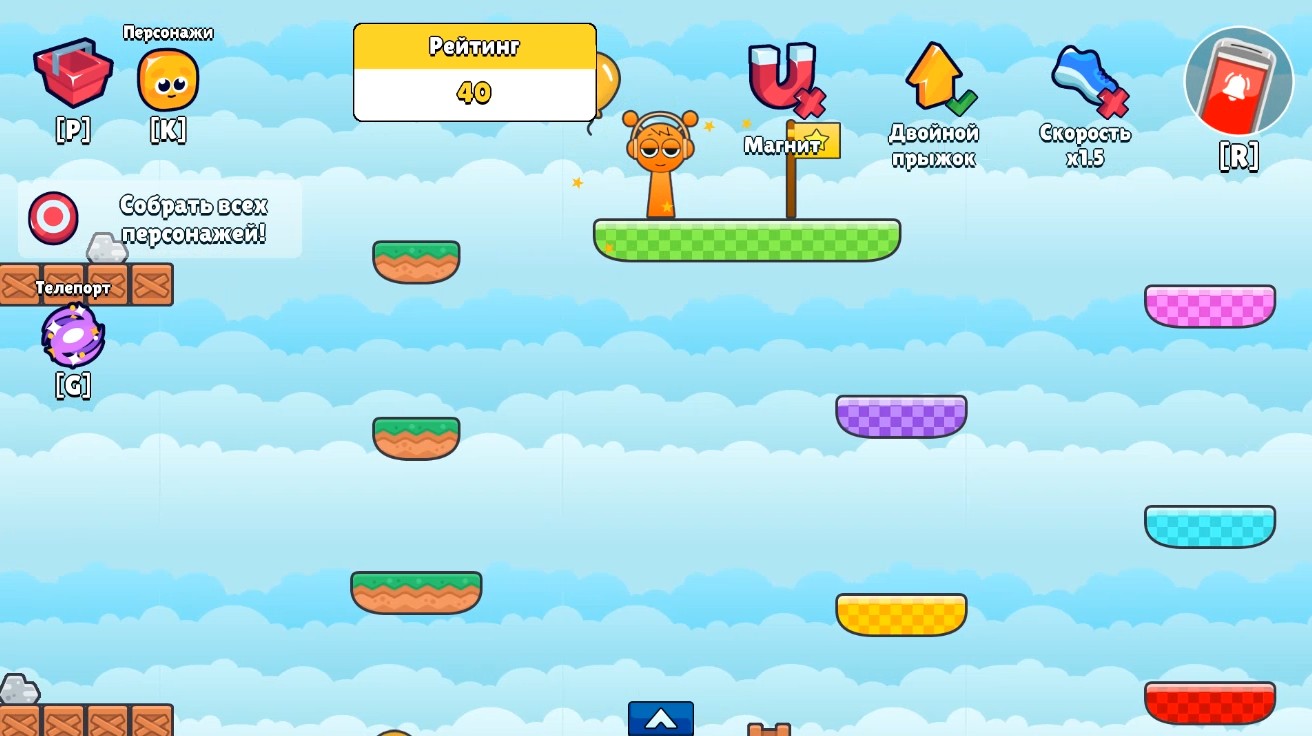Viewport: 1312px width, 736px height.
Task: Click the red target quest icon
Action: coord(53,217)
